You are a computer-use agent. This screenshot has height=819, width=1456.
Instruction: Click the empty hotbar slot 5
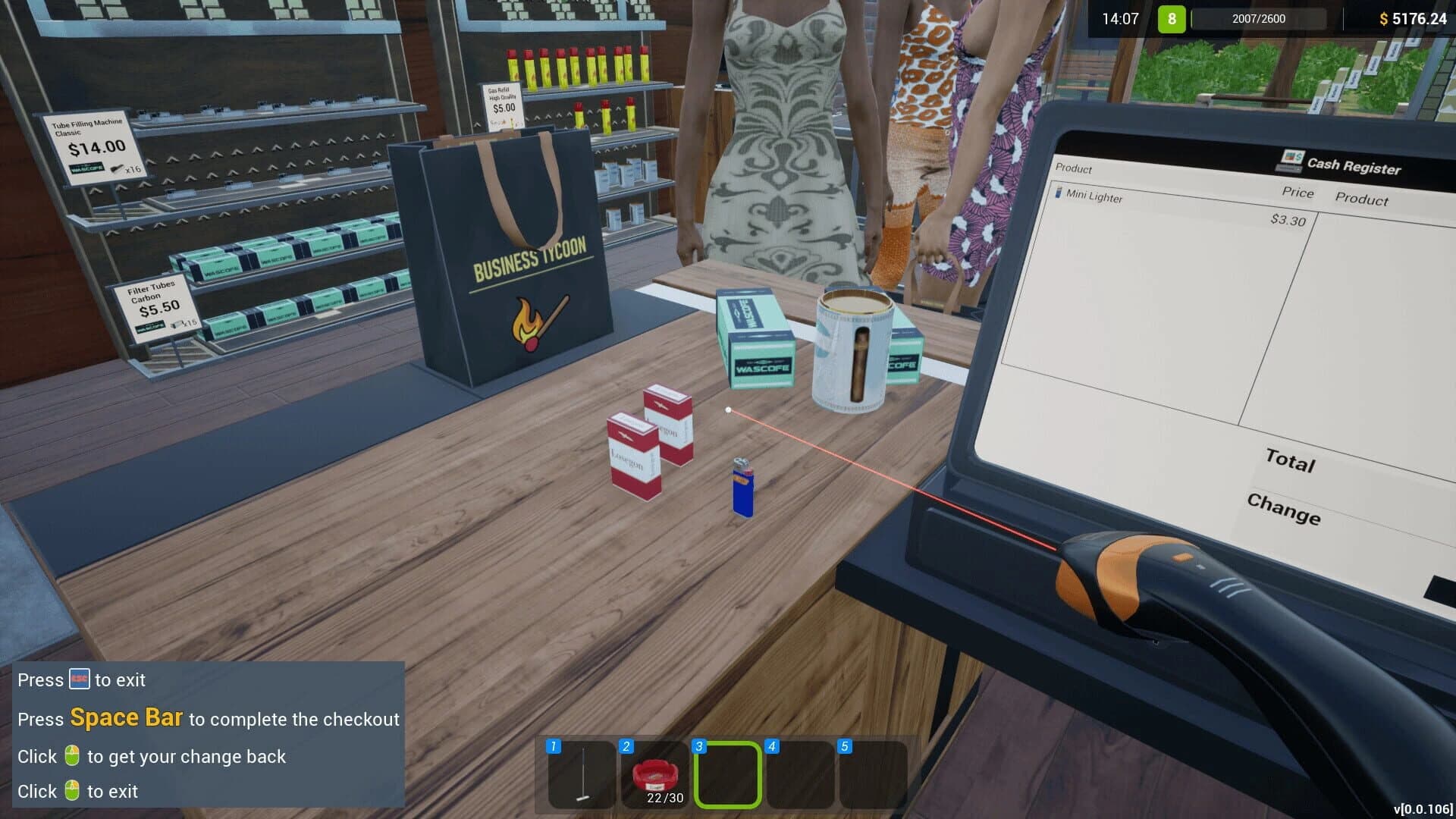[874, 773]
